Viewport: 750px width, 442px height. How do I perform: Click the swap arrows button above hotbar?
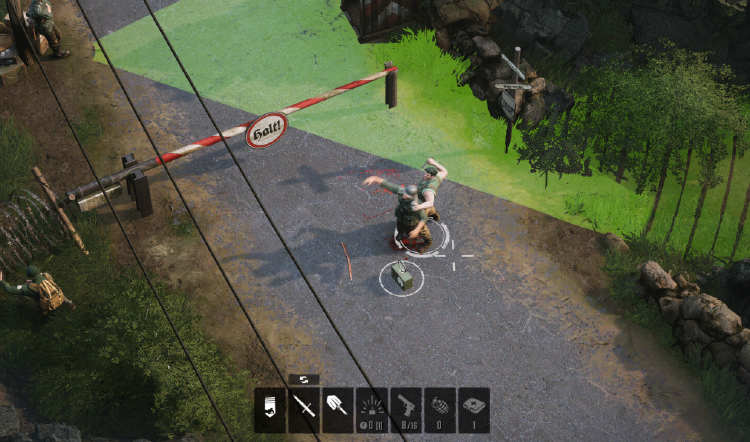coord(304,380)
